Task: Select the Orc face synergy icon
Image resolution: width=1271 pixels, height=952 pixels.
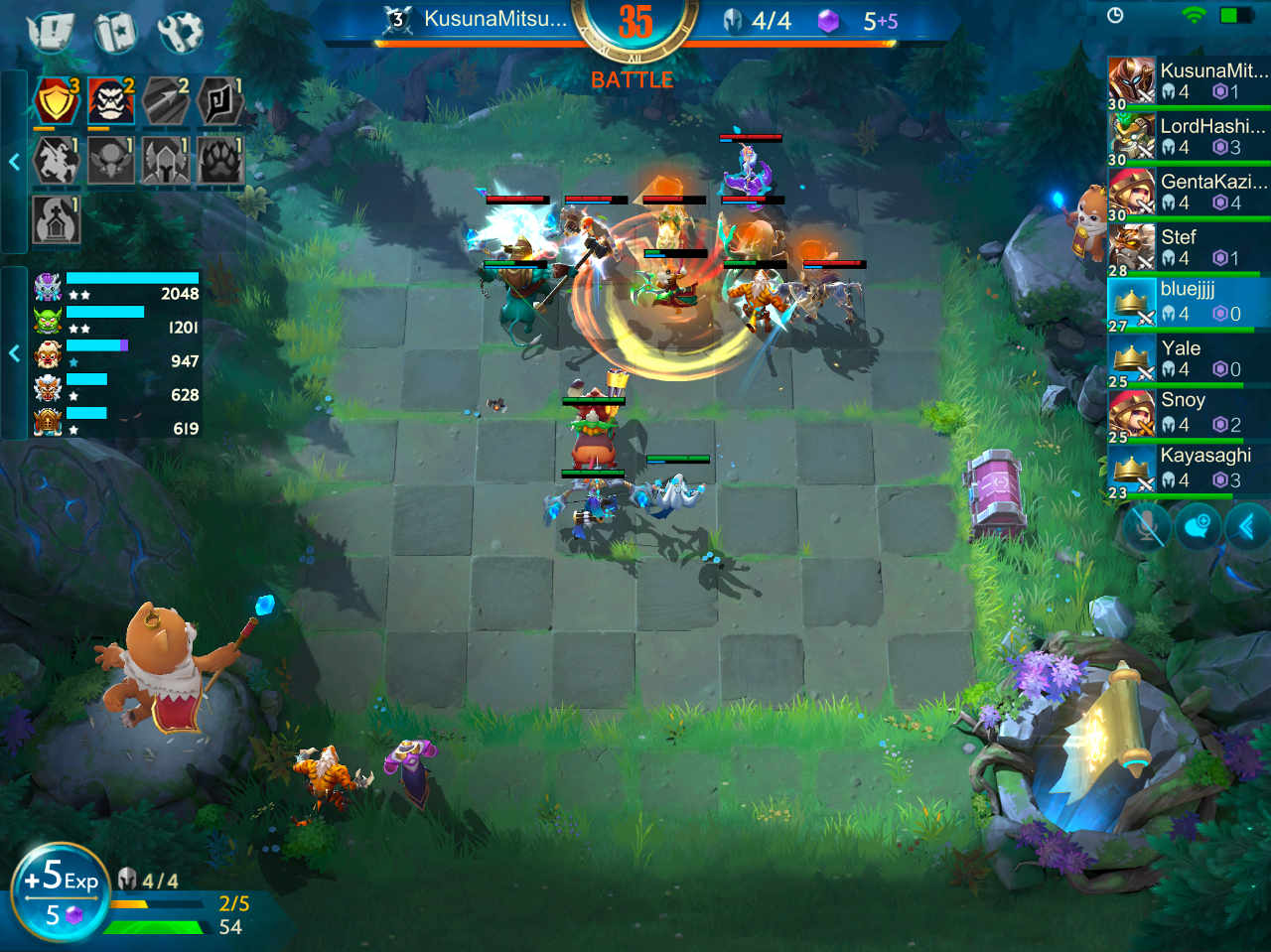Action: point(111,99)
